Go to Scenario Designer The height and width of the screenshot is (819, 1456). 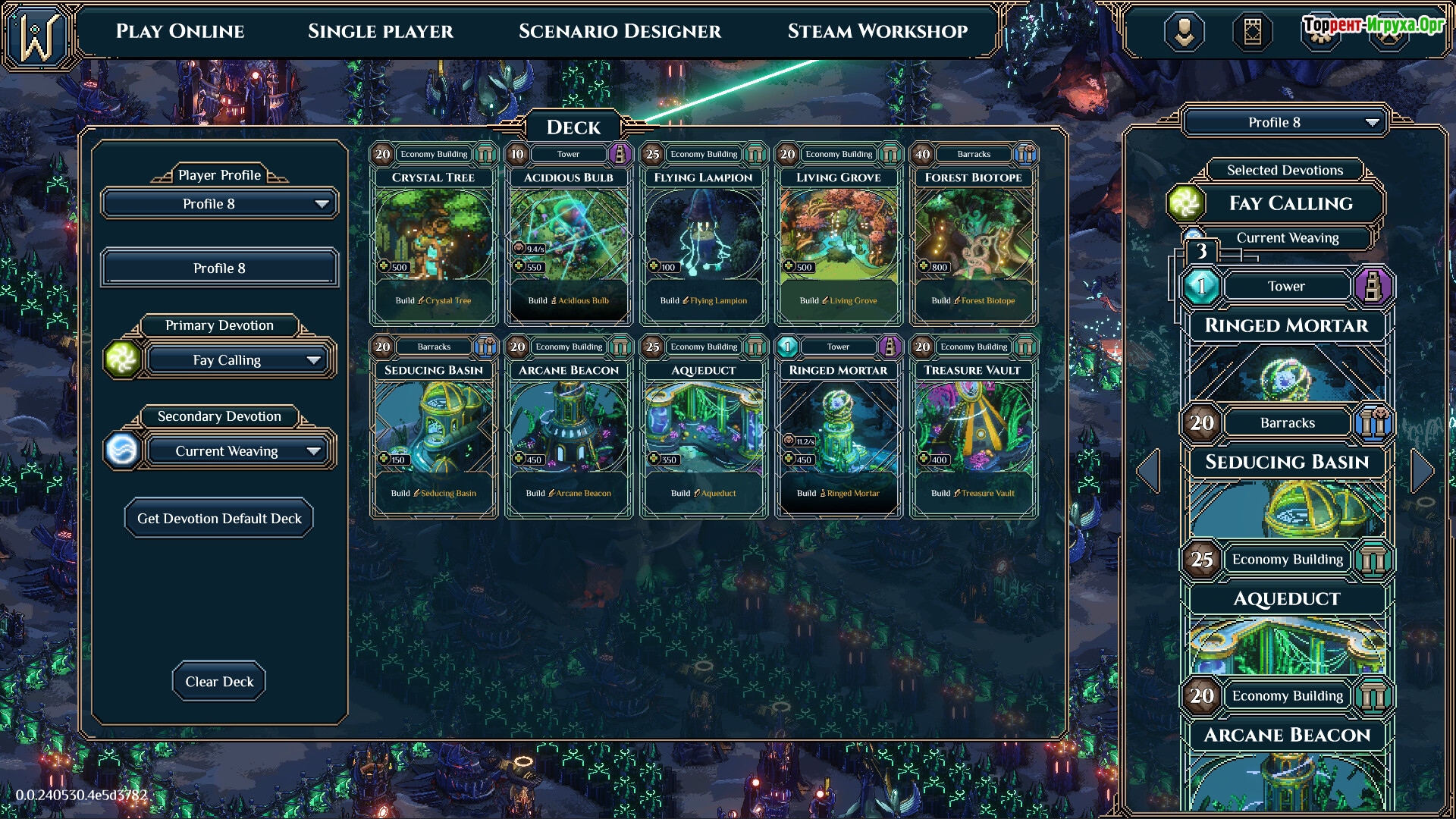click(620, 31)
